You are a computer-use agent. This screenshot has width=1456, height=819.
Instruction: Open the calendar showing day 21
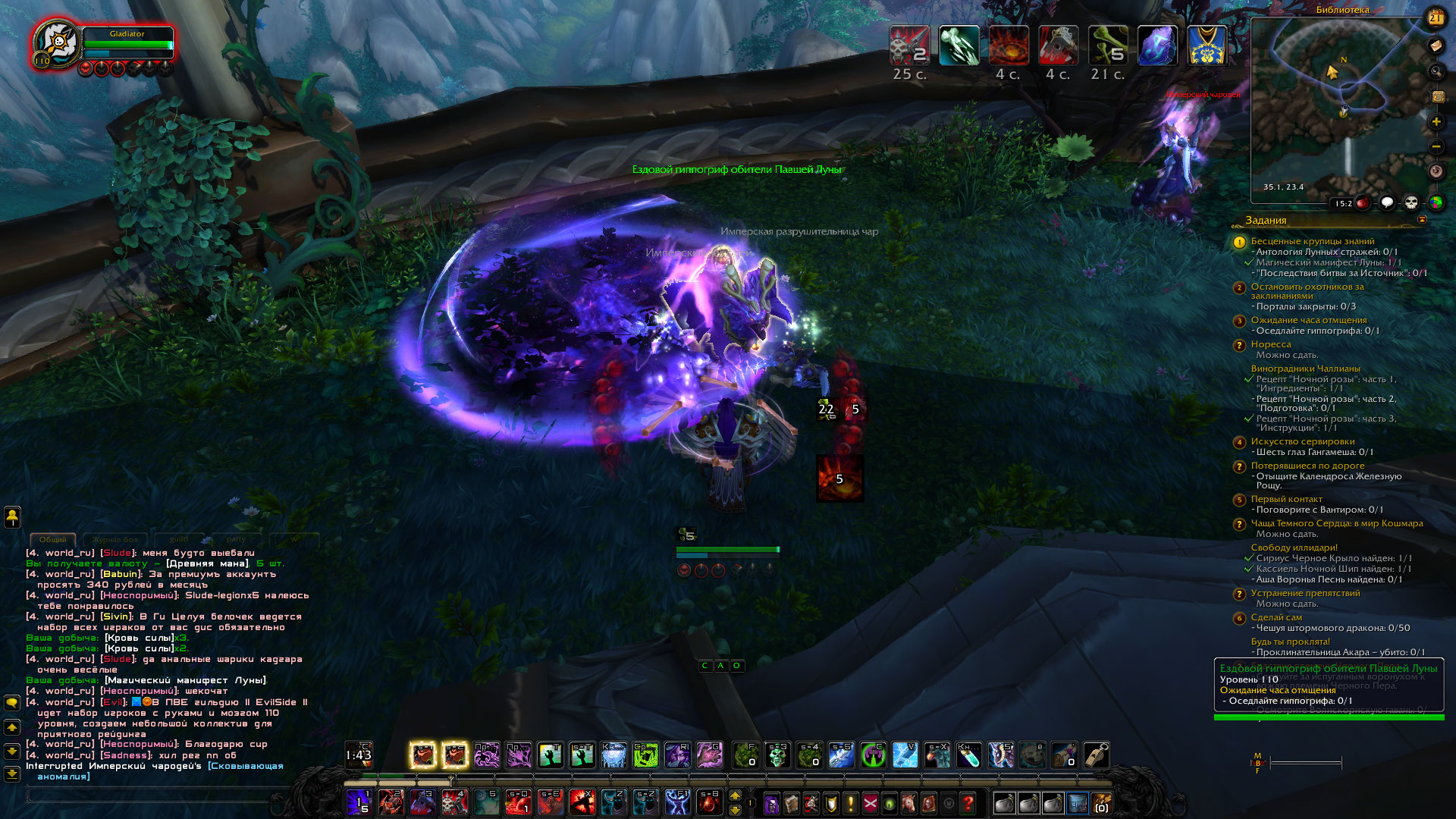(1436, 17)
